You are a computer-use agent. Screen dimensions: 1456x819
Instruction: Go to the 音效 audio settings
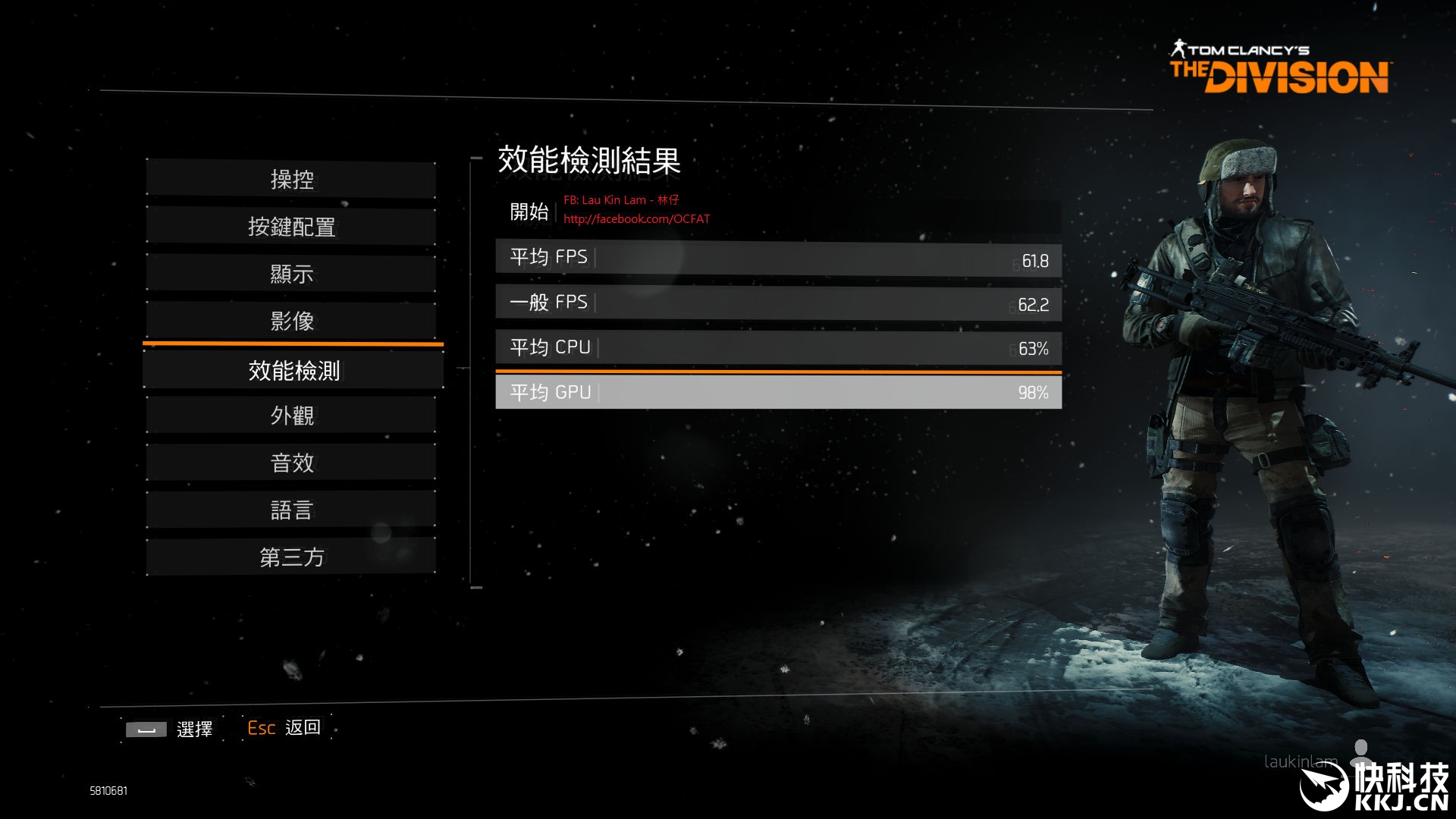[291, 463]
